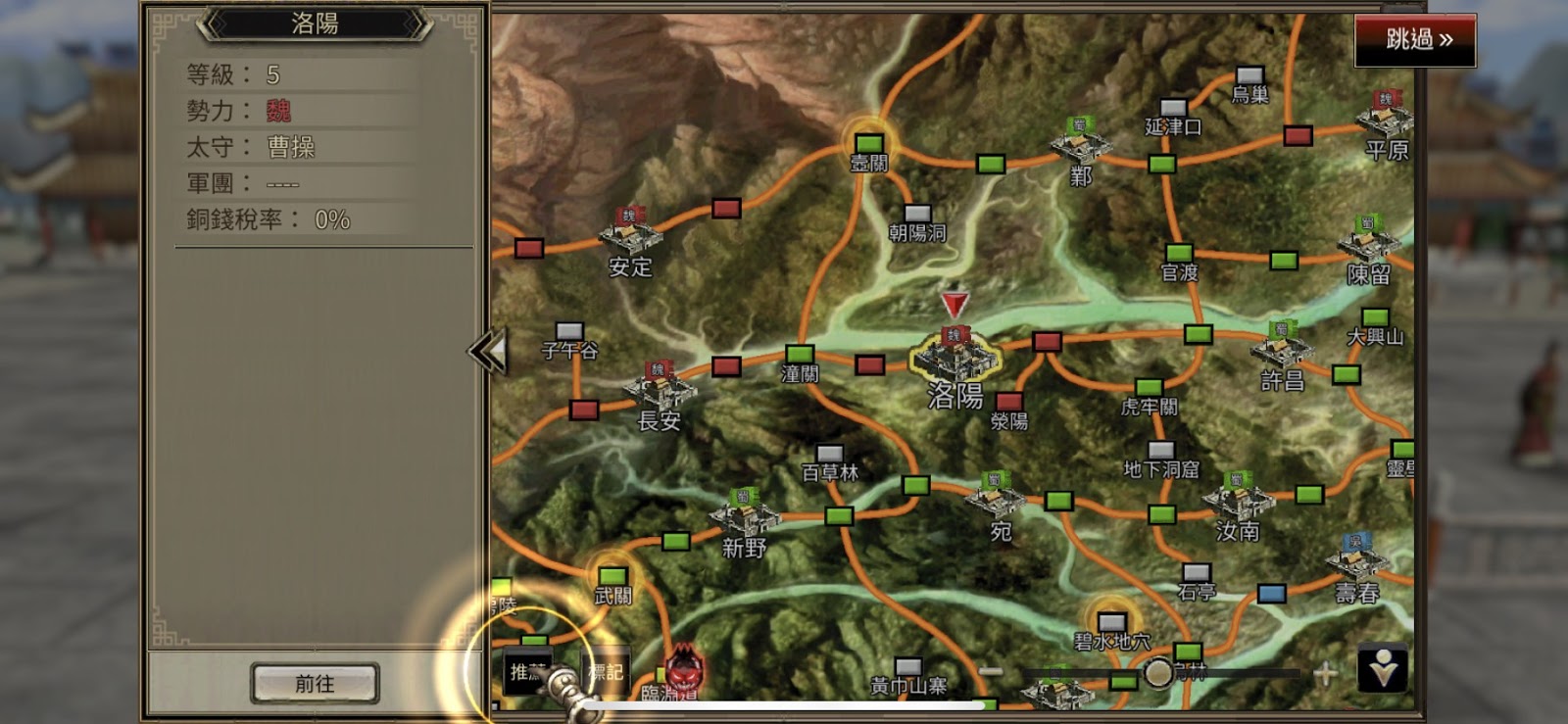The width and height of the screenshot is (1568, 724).
Task: Open the 推薦 recommended button
Action: coord(526,672)
